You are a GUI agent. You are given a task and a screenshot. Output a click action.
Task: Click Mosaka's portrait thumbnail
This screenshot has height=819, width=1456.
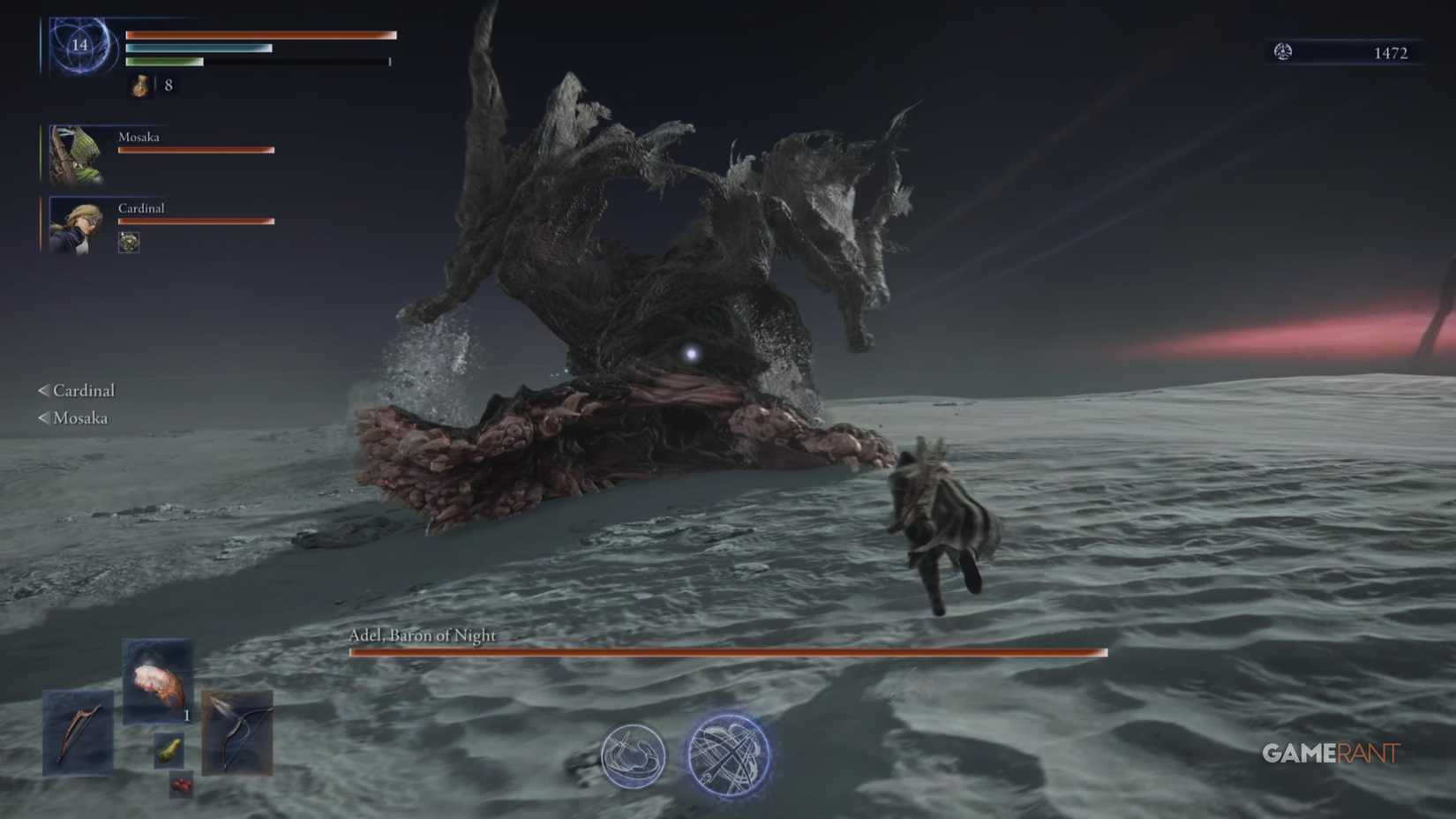[x=75, y=151]
